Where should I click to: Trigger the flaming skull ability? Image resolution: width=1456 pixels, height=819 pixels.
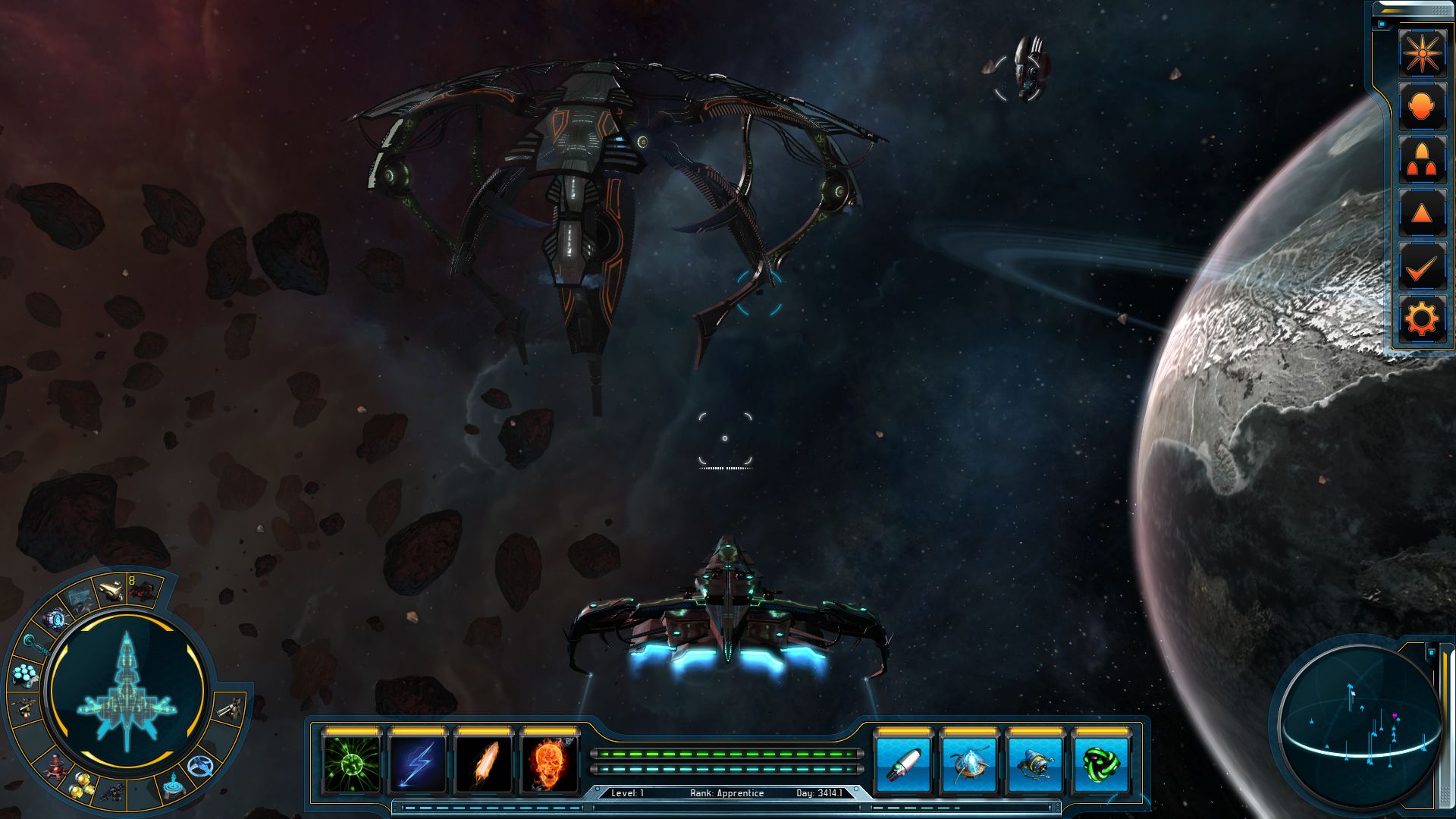click(x=550, y=764)
